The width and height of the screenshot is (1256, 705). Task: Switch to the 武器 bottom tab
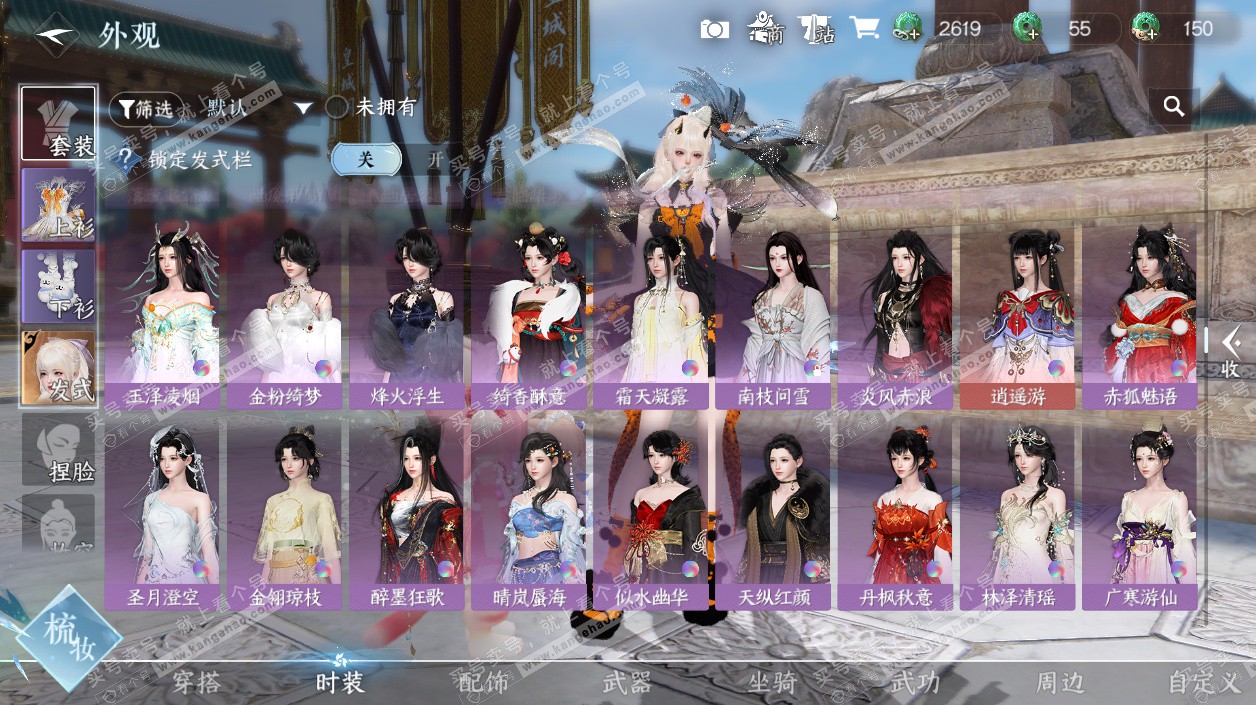point(627,683)
